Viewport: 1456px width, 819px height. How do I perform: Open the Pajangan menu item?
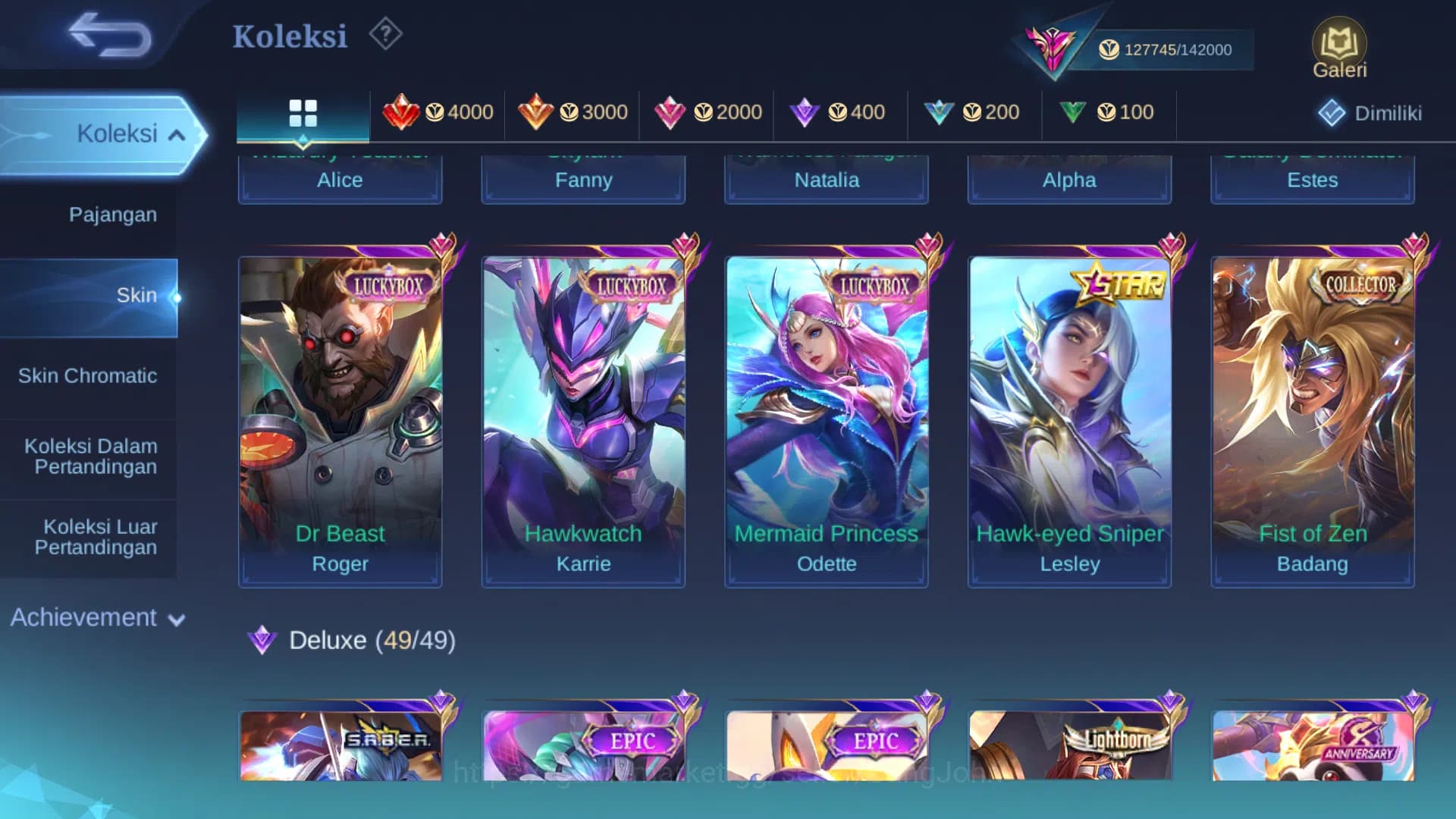(x=113, y=215)
